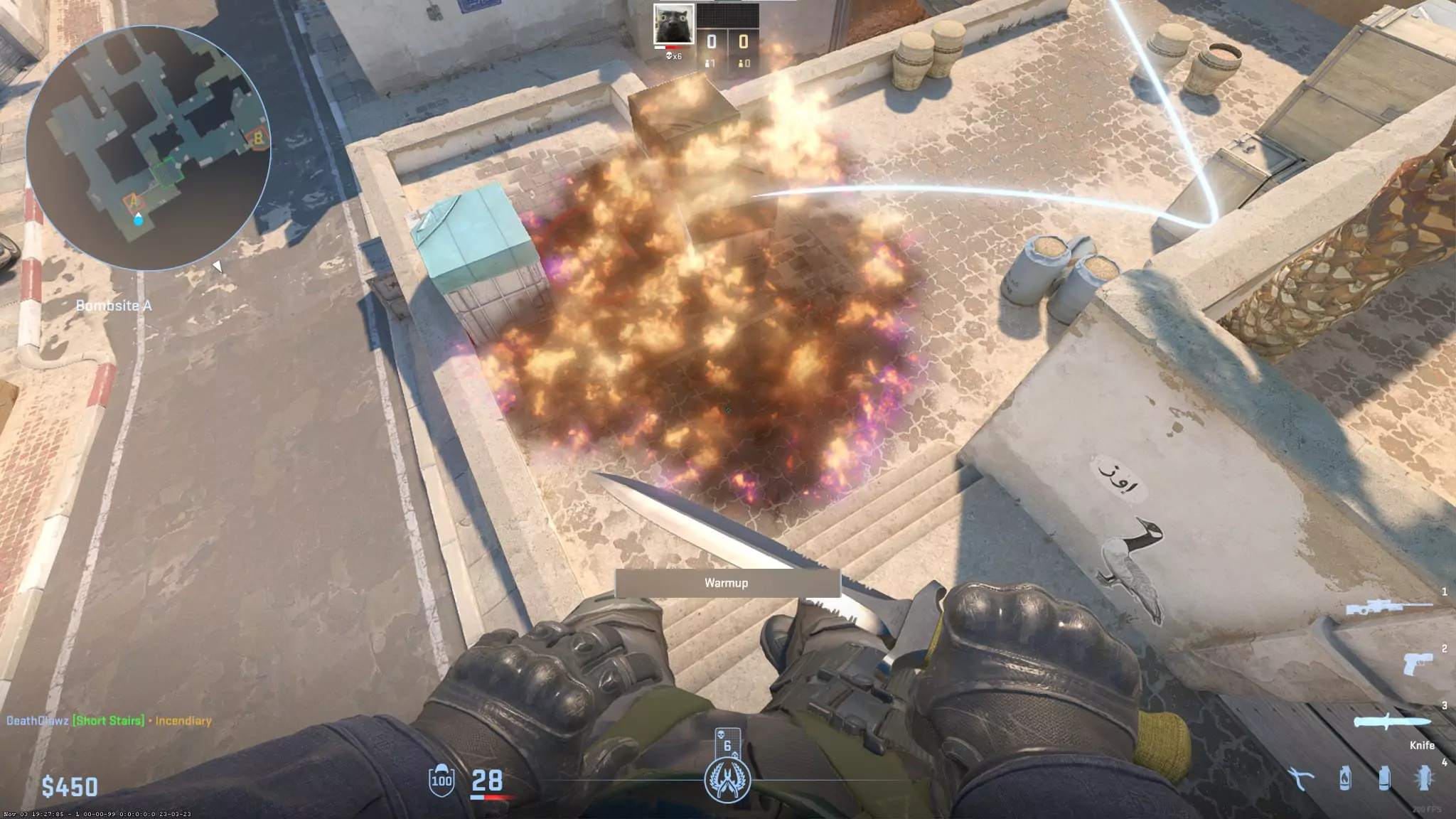Image resolution: width=1456 pixels, height=819 pixels.
Task: Click the black cat player avatar
Action: pos(673,25)
